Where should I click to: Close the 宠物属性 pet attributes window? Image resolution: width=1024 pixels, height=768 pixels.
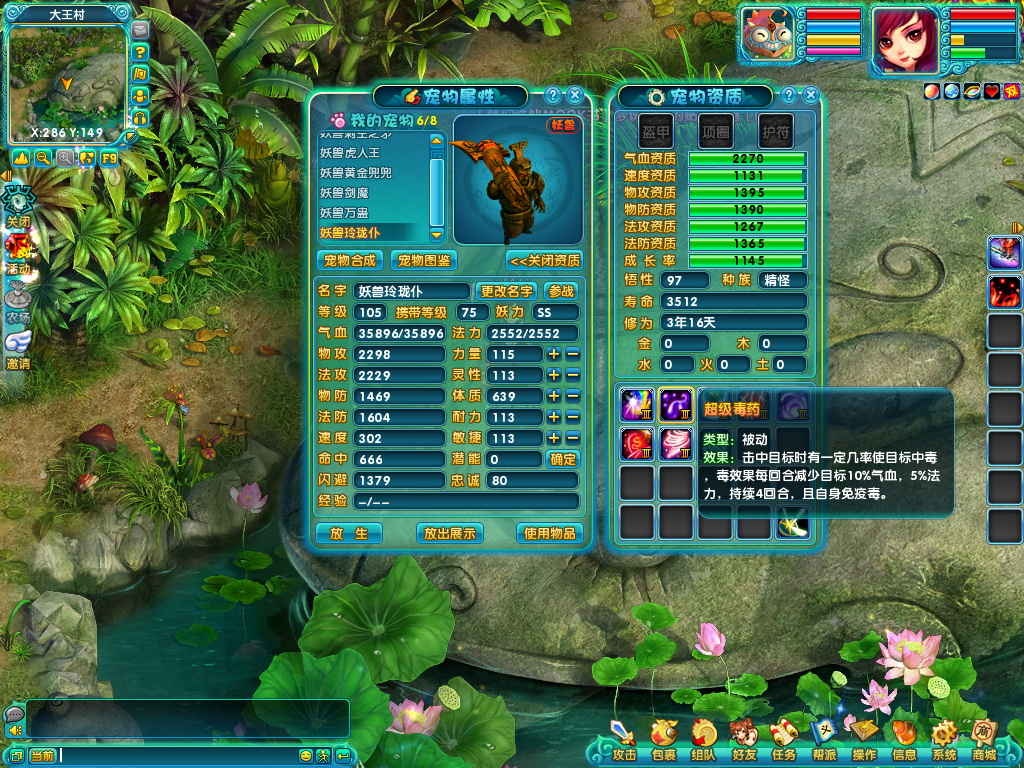tap(574, 95)
